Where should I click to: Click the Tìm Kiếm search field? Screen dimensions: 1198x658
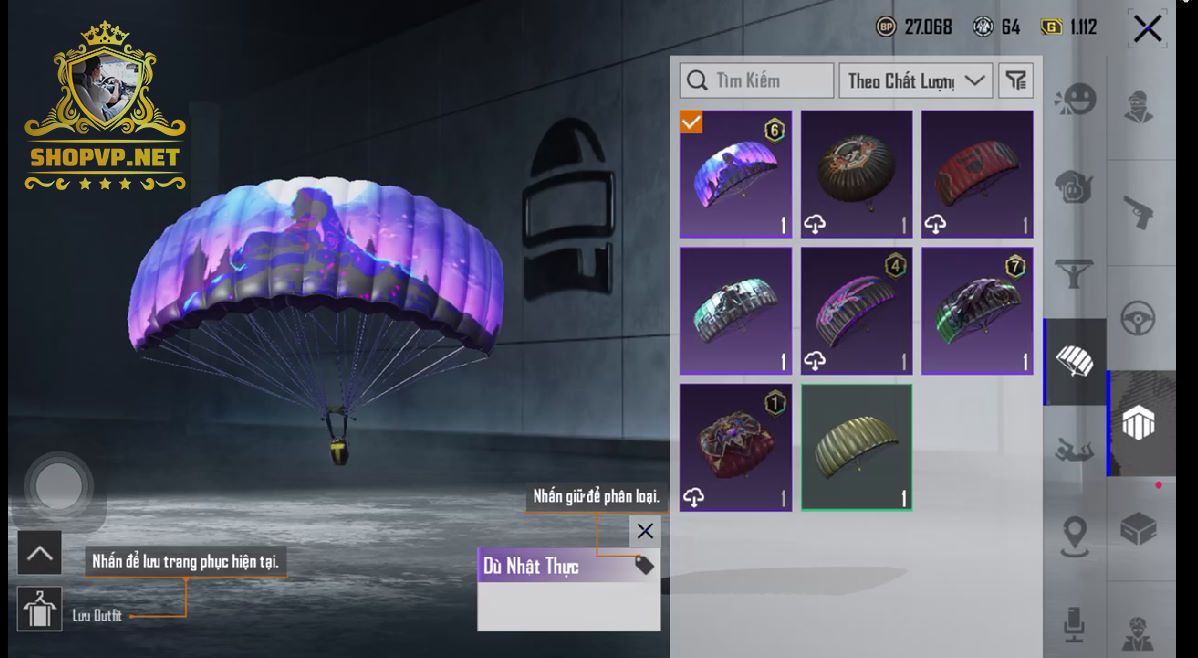click(757, 81)
